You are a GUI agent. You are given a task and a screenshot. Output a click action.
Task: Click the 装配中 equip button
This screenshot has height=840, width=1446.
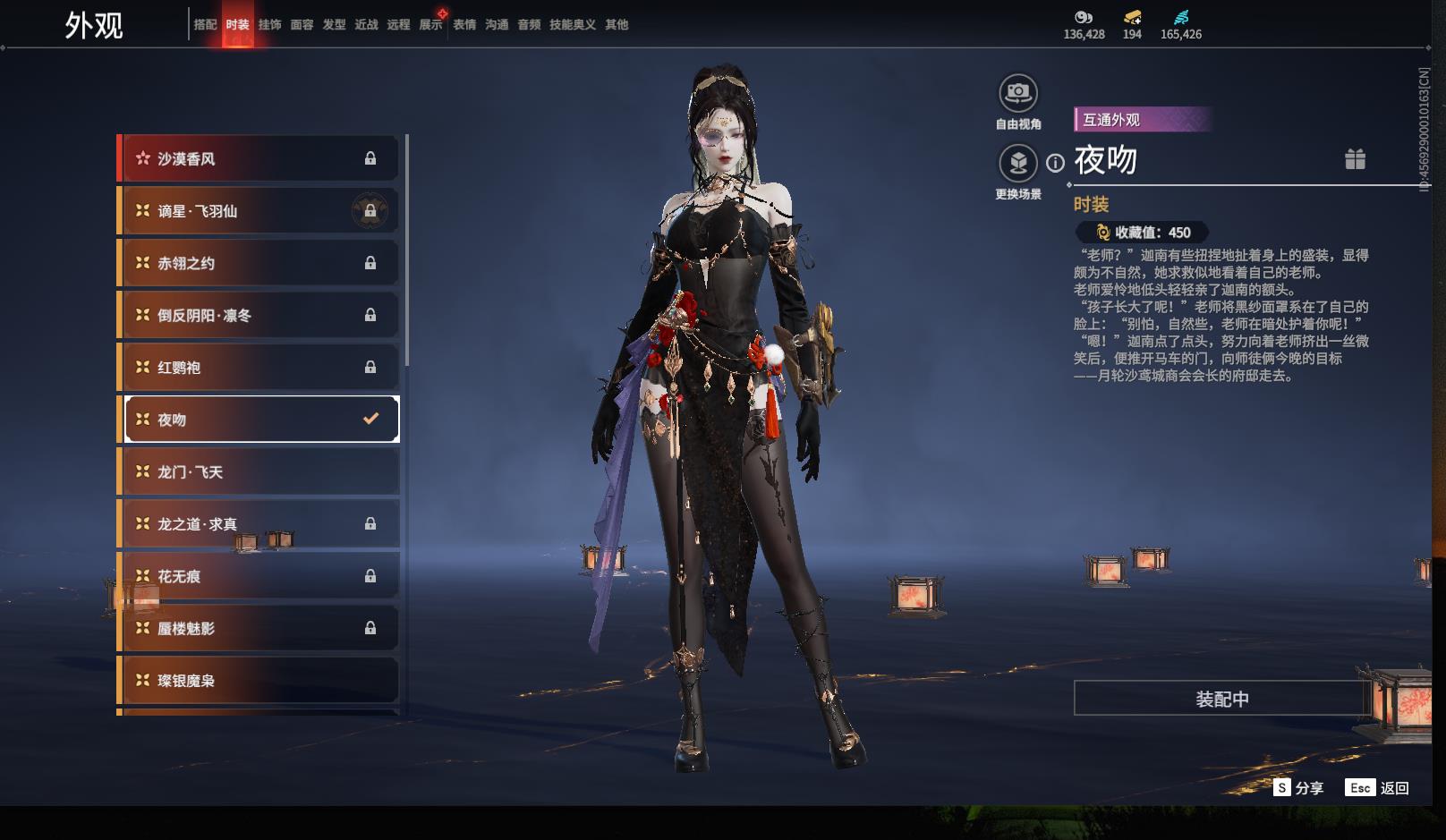tap(1221, 699)
